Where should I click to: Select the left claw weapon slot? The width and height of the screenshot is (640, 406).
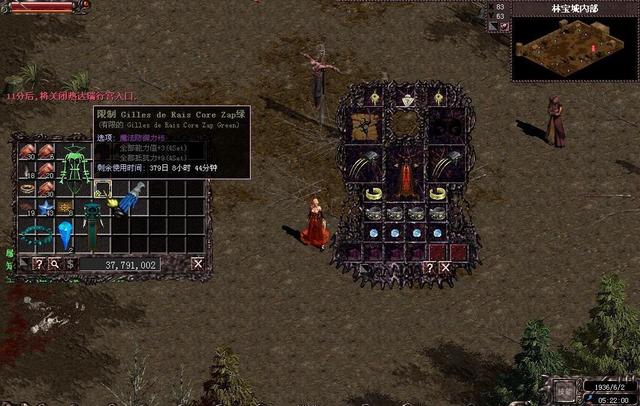pyautogui.click(x=364, y=164)
